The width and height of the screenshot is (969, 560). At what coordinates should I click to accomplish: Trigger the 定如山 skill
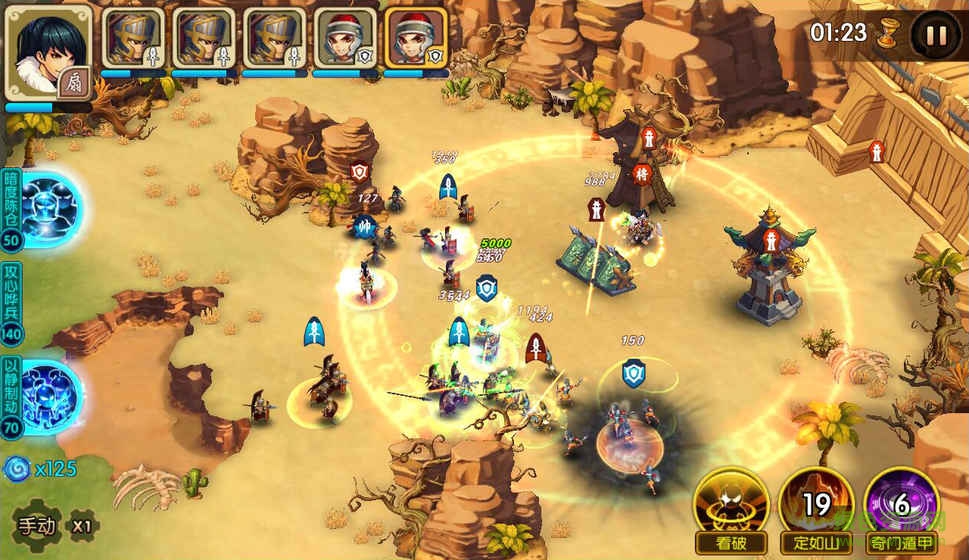coord(817,507)
